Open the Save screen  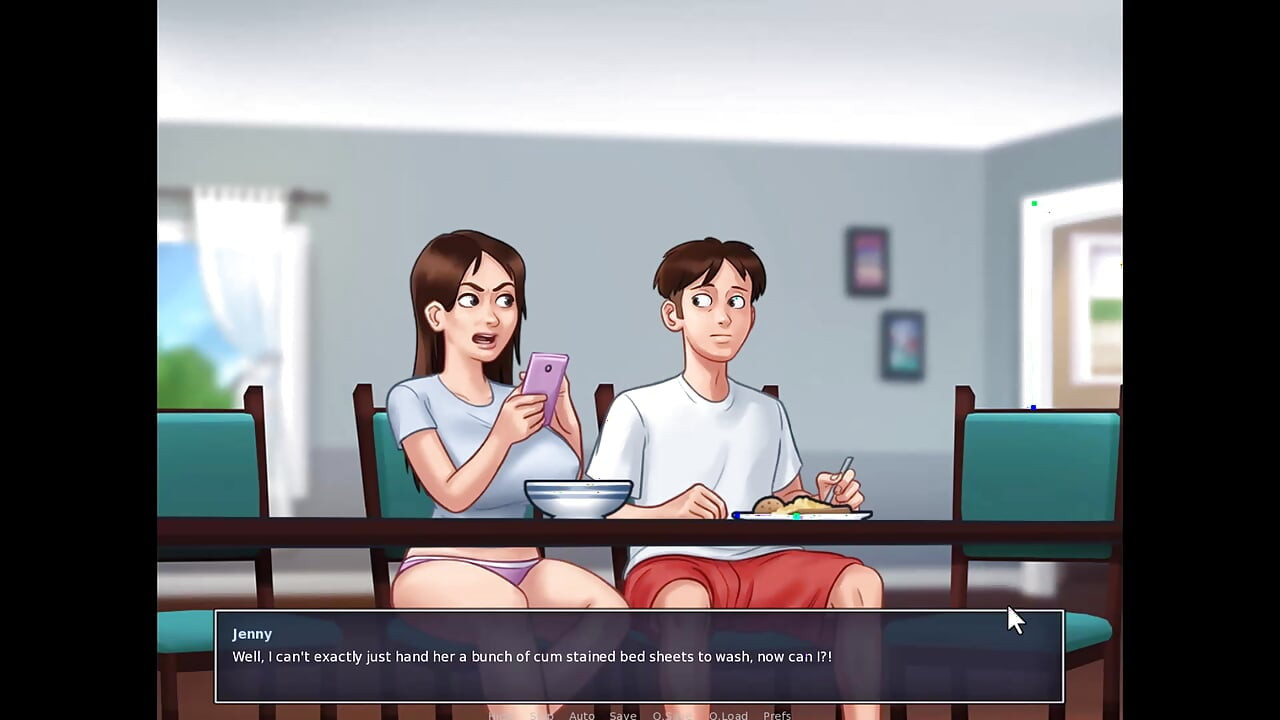(x=623, y=716)
